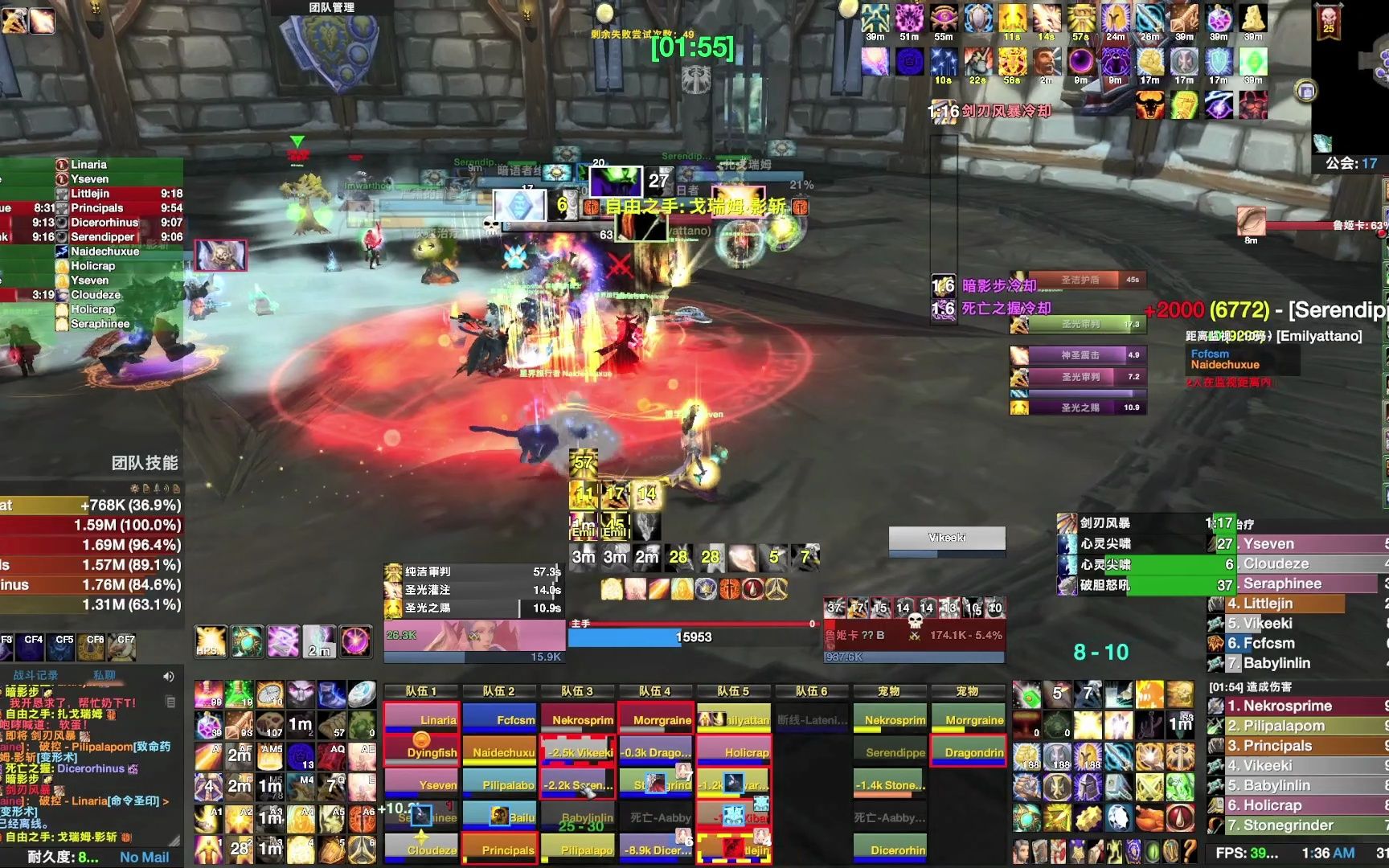Mute chat audio with the speaker icon
Image resolution: width=1389 pixels, height=868 pixels.
168,676
